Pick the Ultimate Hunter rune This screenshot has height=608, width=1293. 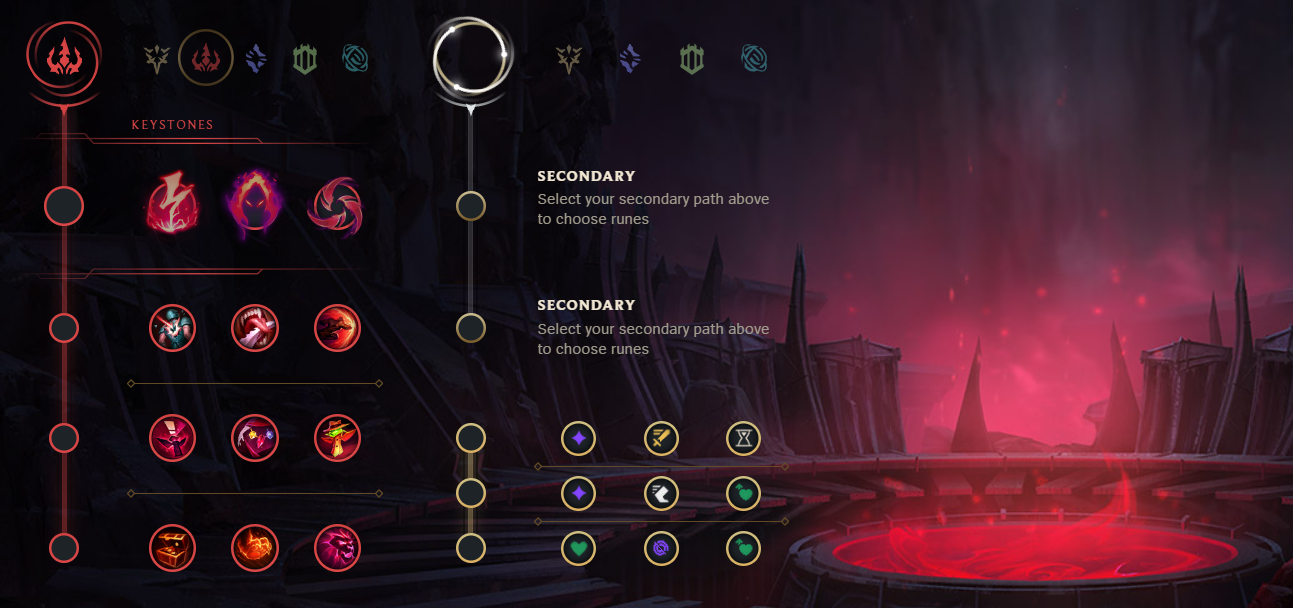coord(337,547)
